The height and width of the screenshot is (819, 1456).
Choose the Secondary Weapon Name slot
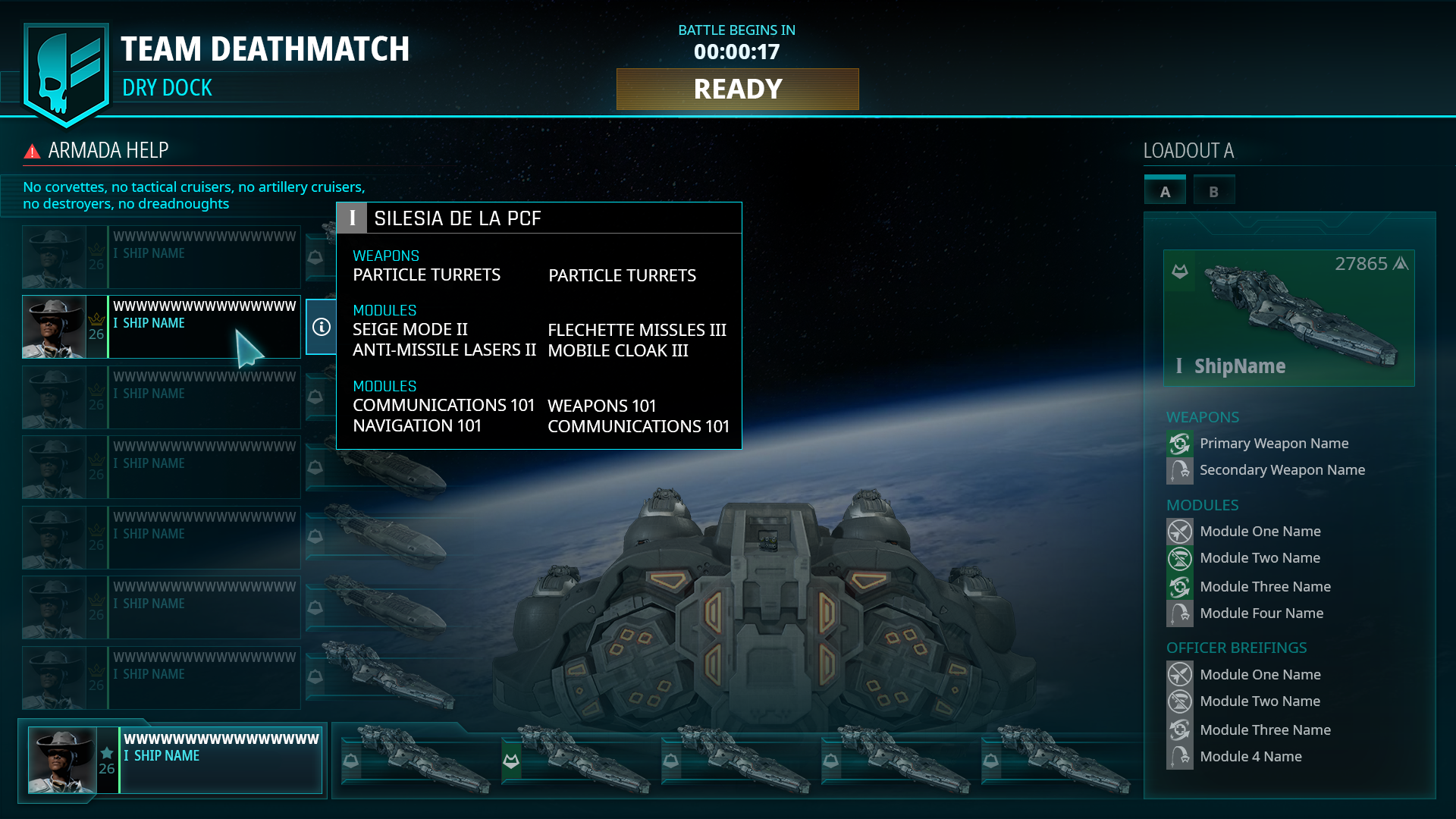click(x=1282, y=470)
